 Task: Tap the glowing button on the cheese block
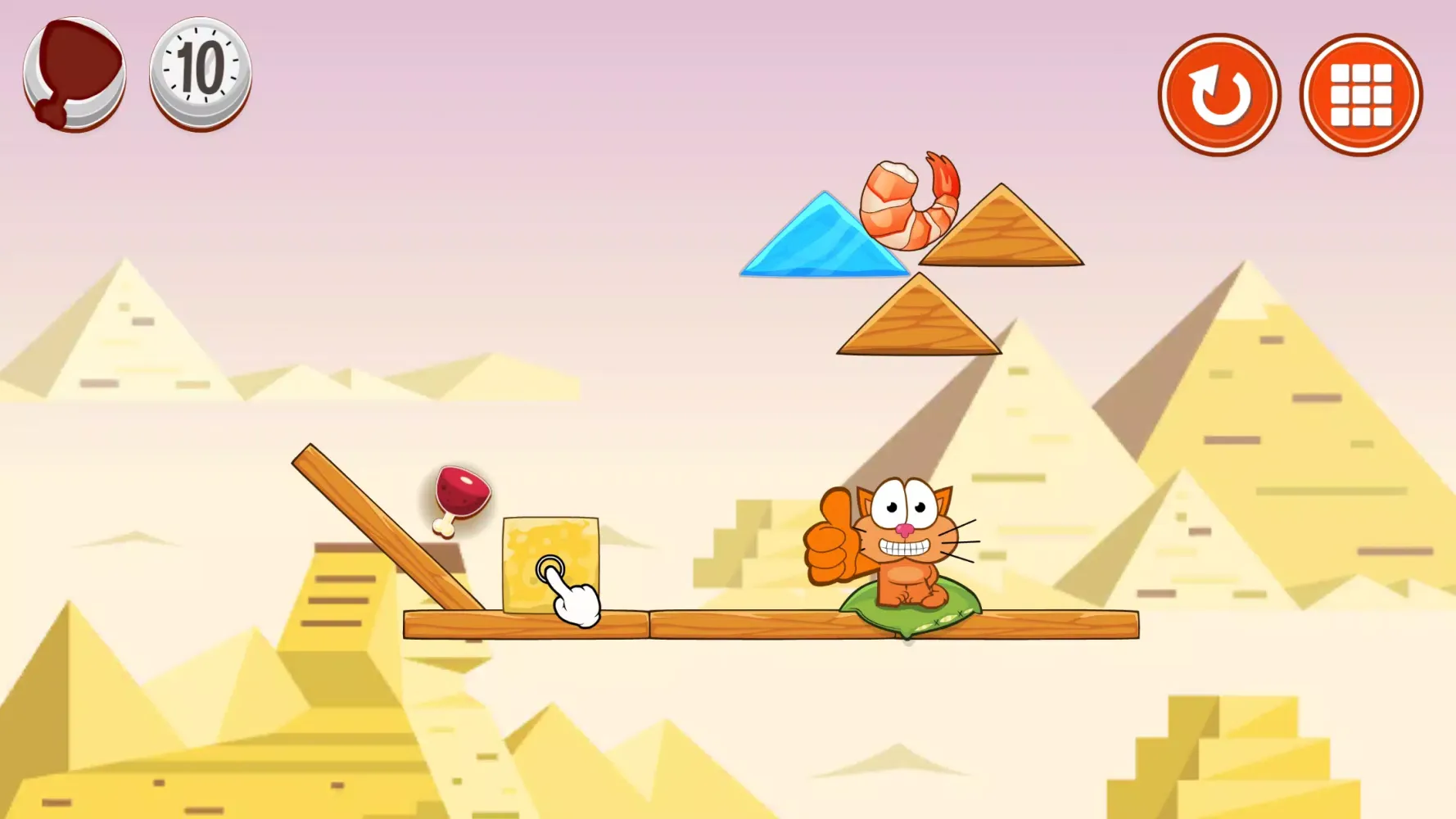(550, 566)
